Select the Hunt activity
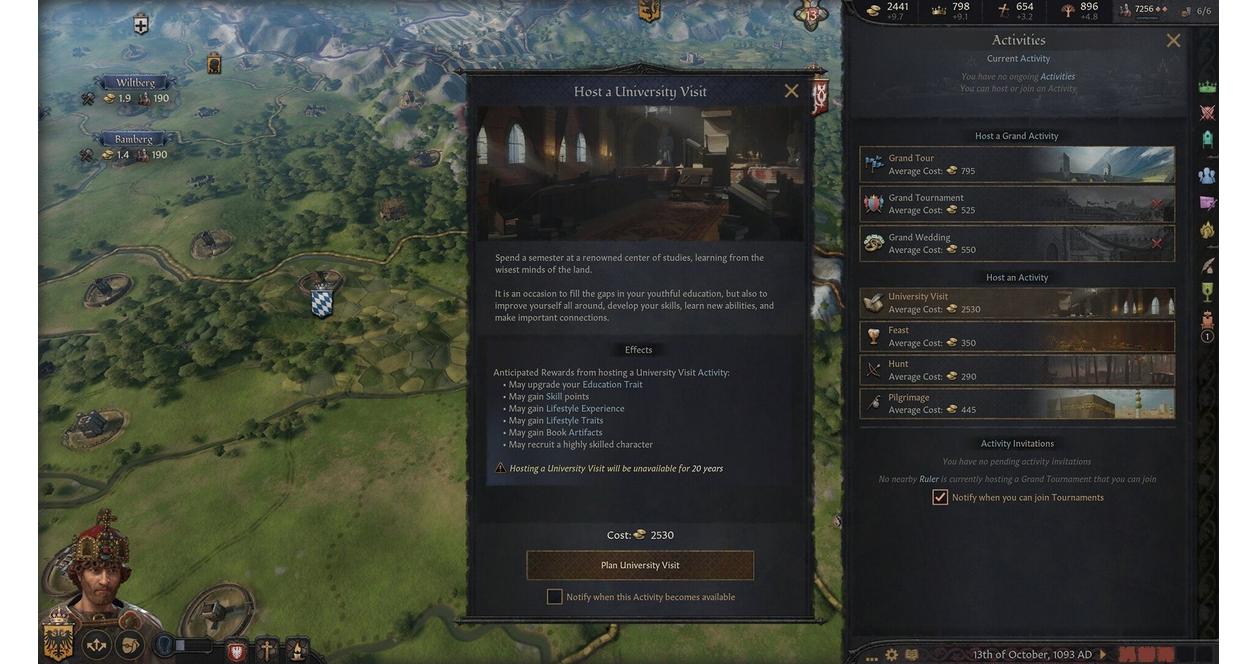Viewport: 1256px width, 664px height. click(1016, 370)
